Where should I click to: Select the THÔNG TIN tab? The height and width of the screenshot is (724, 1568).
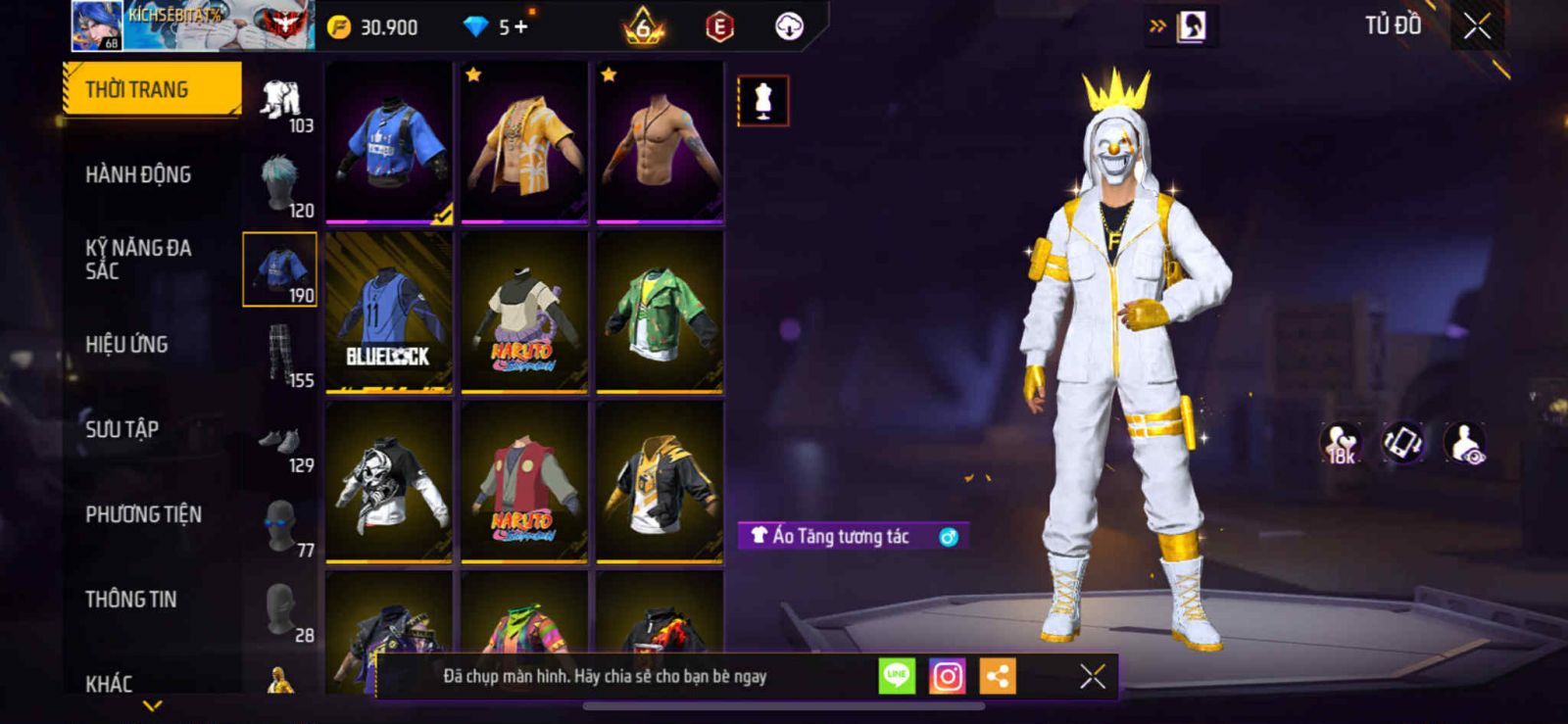pyautogui.click(x=130, y=599)
